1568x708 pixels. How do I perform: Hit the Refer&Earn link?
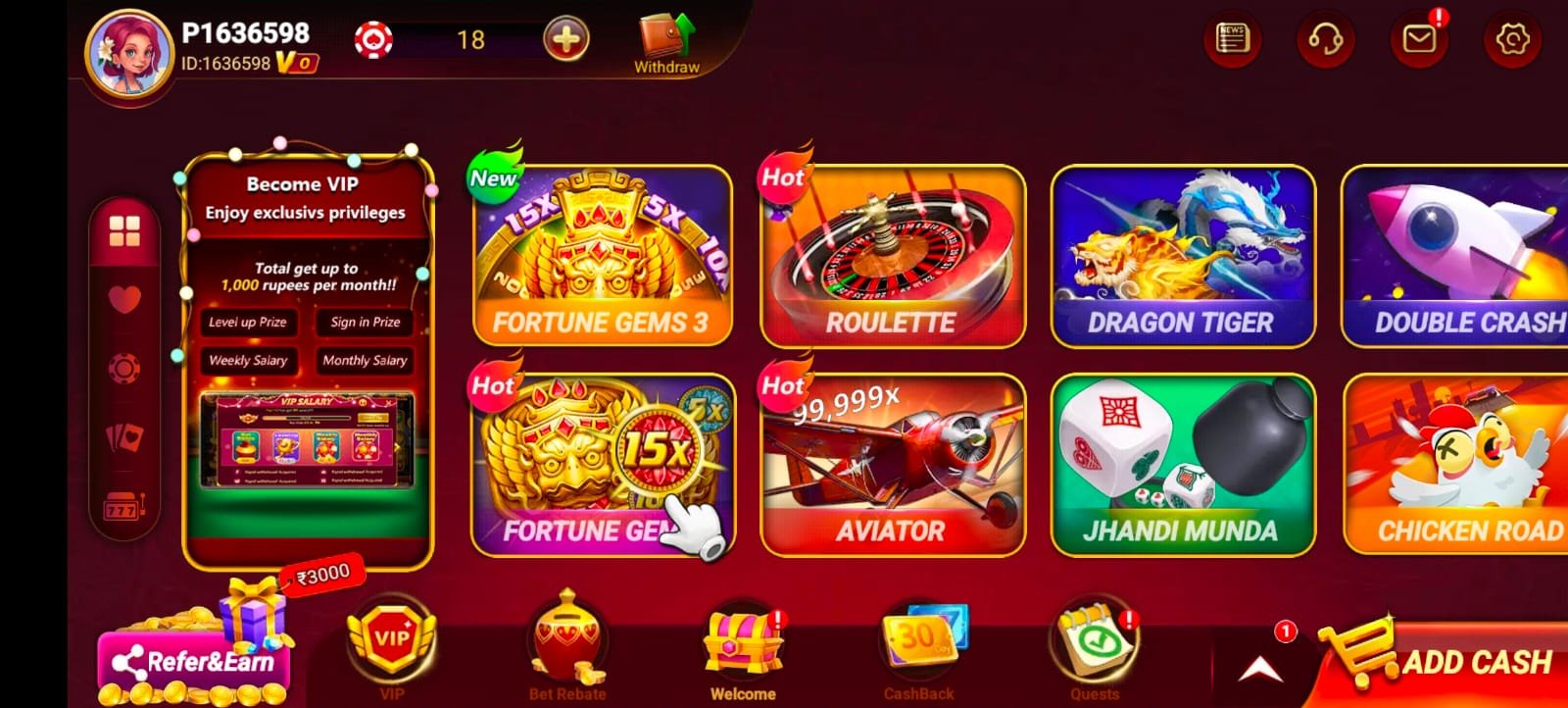pyautogui.click(x=192, y=662)
